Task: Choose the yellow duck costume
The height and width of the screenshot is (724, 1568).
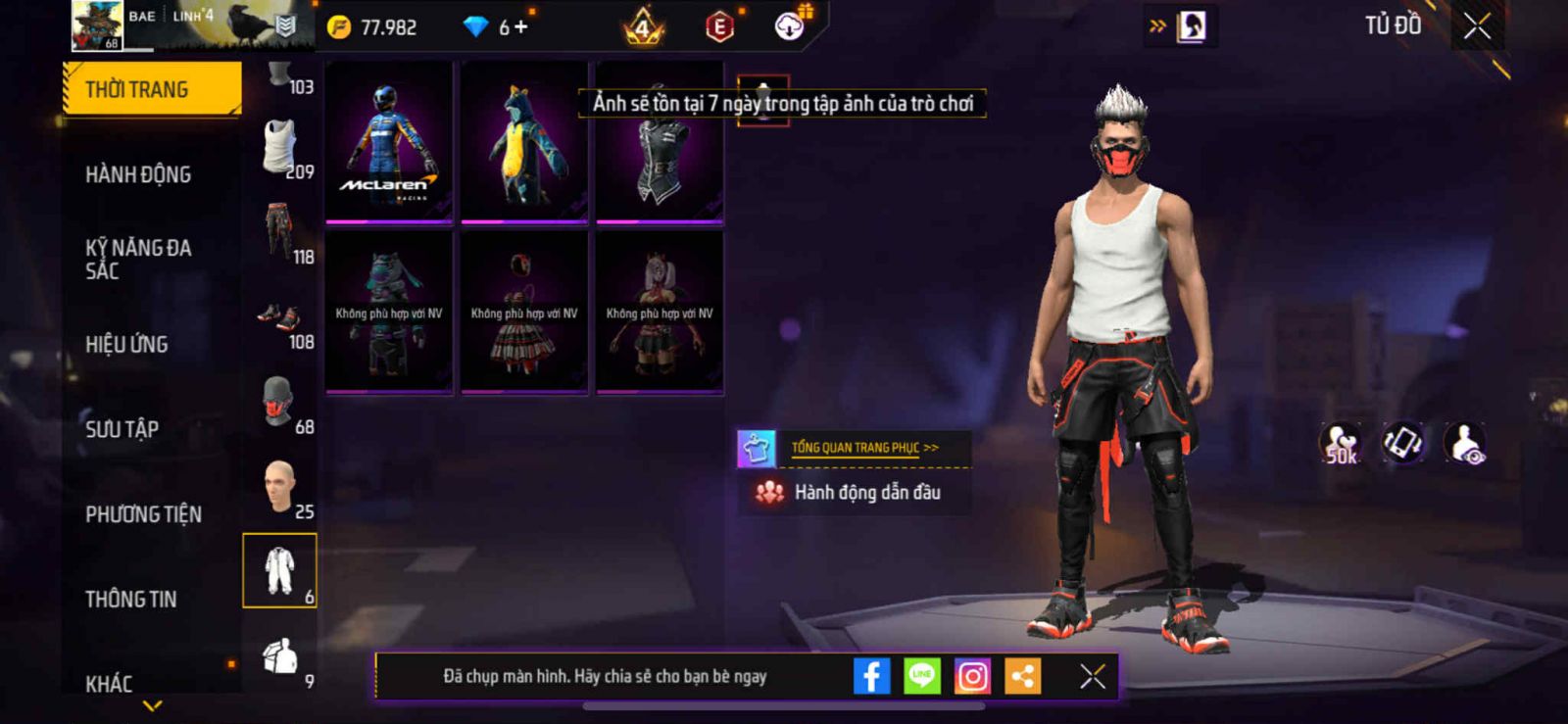Action: click(x=524, y=142)
